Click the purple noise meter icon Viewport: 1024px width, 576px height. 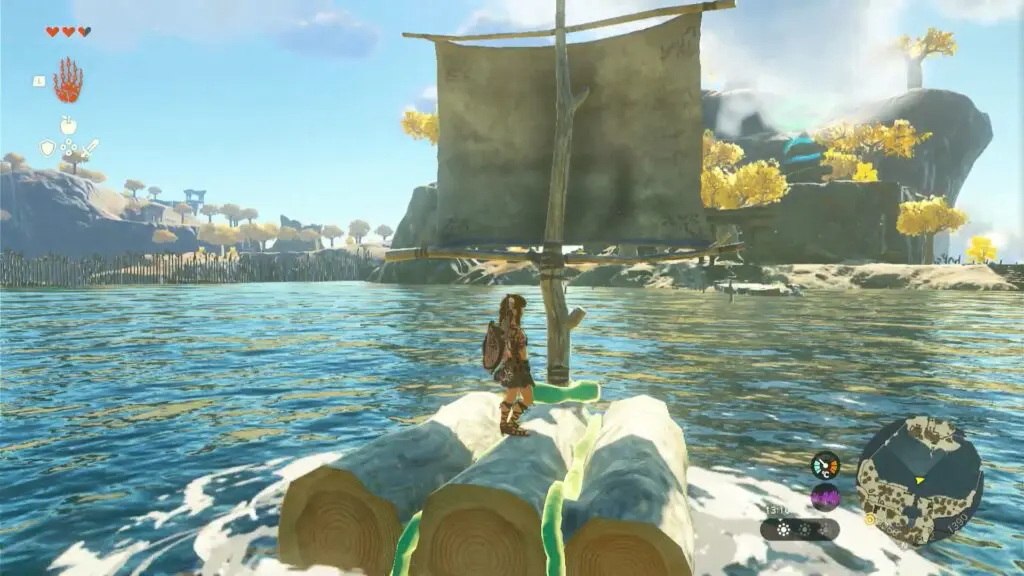[825, 496]
